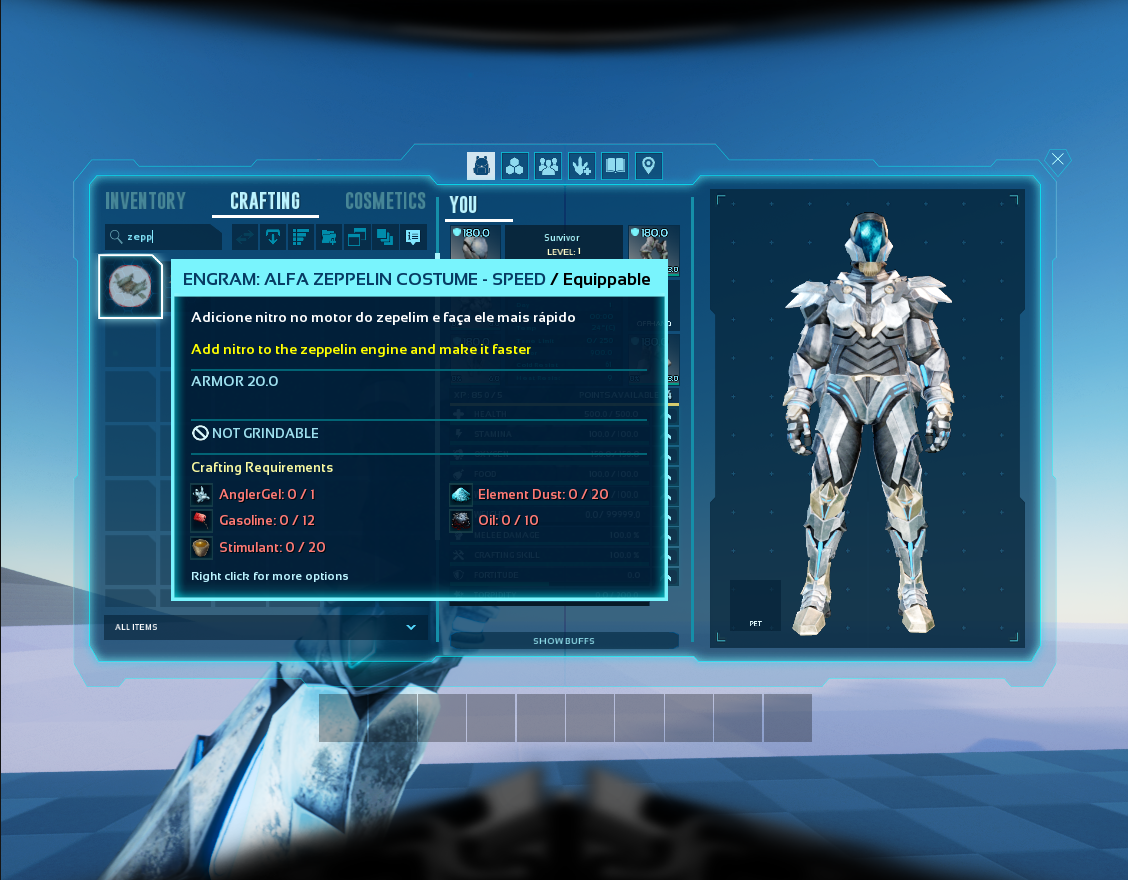Toggle the tooltip speech-bubble toolbar icon
This screenshot has width=1128, height=880.
[412, 237]
